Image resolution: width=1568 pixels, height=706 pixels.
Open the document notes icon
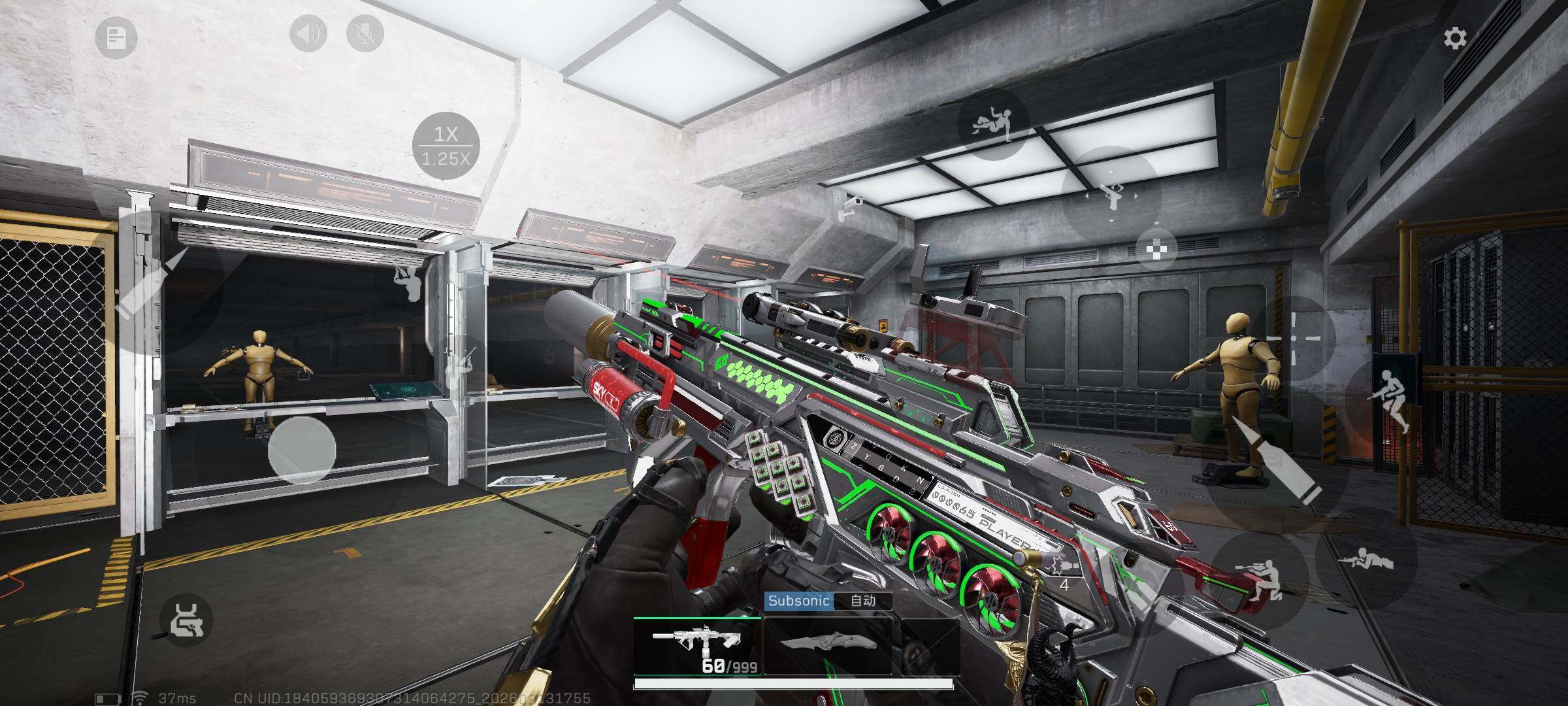point(116,38)
